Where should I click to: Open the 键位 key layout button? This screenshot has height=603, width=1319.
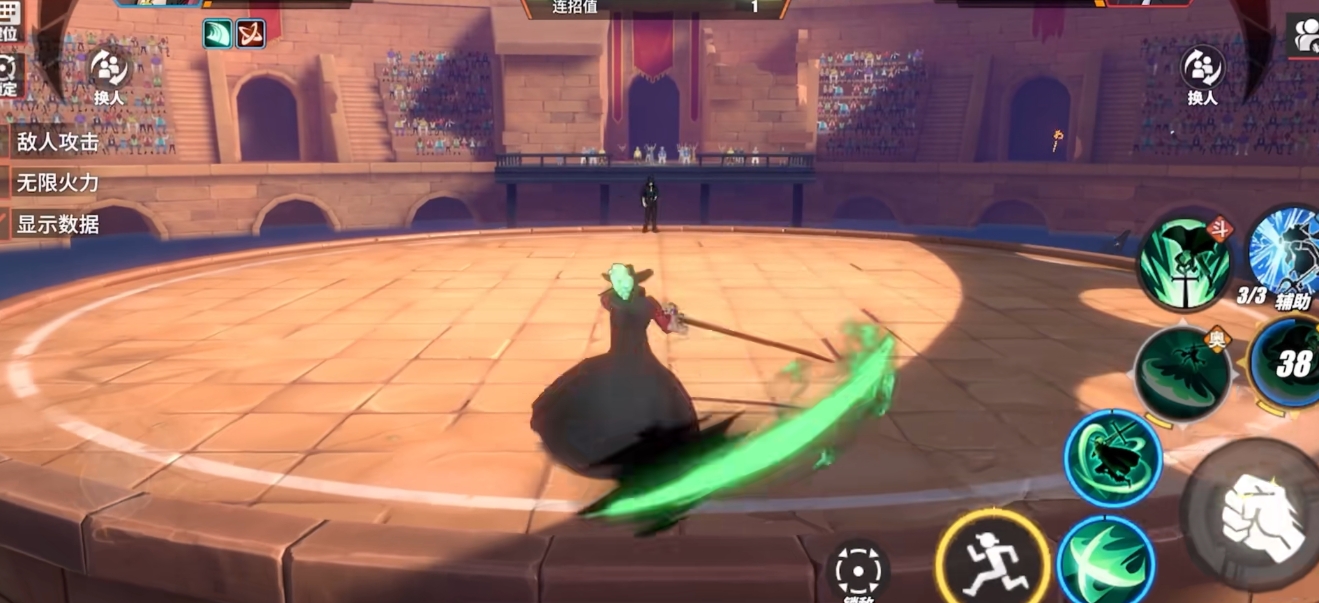click(8, 22)
